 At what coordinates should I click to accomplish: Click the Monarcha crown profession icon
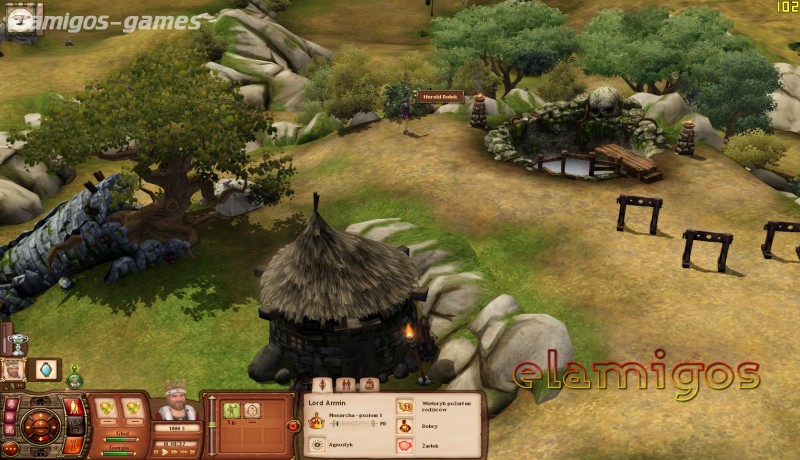pyautogui.click(x=318, y=421)
